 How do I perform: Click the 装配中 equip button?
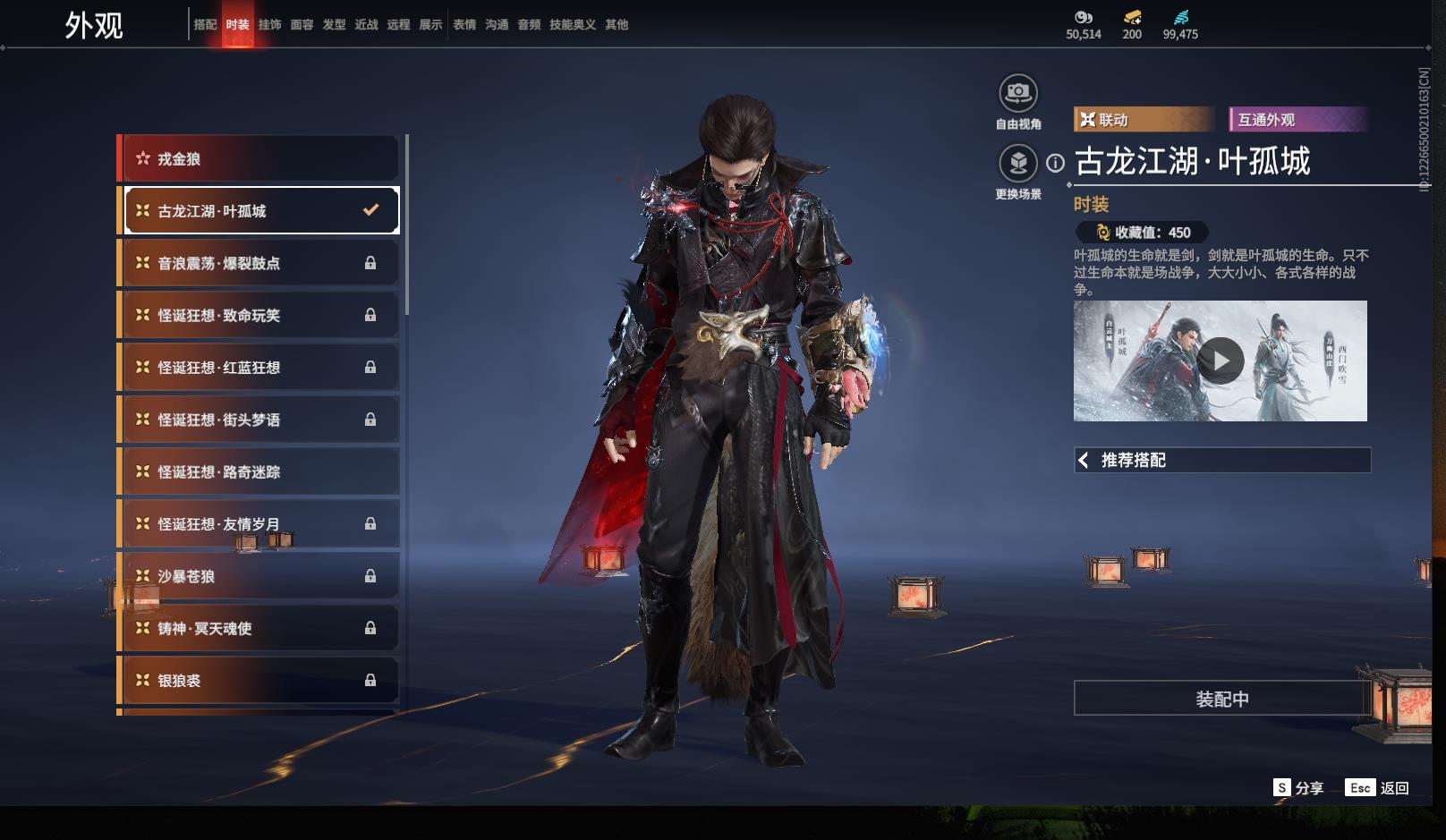point(1221,699)
